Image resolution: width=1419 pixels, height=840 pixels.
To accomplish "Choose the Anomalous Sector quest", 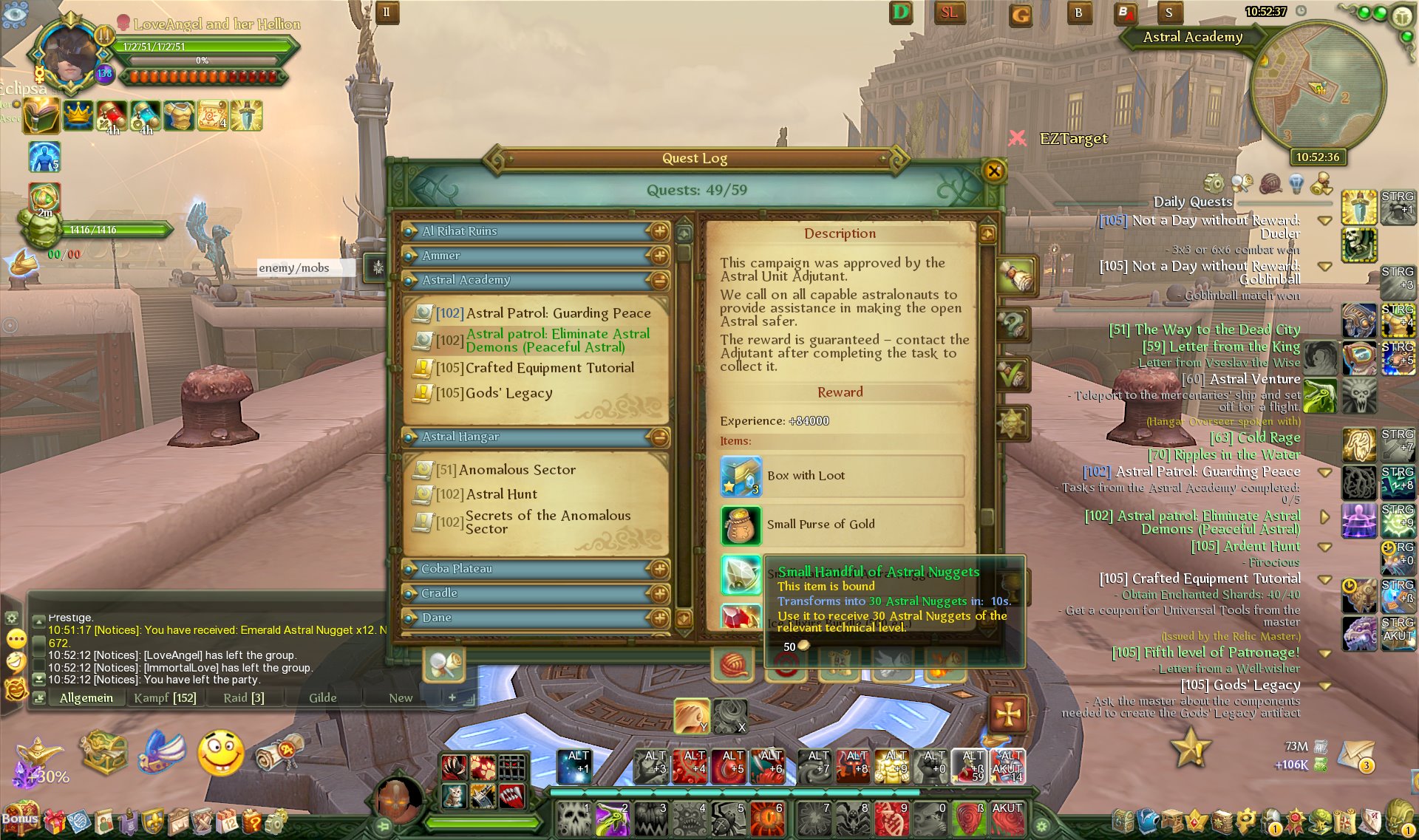I will click(517, 470).
